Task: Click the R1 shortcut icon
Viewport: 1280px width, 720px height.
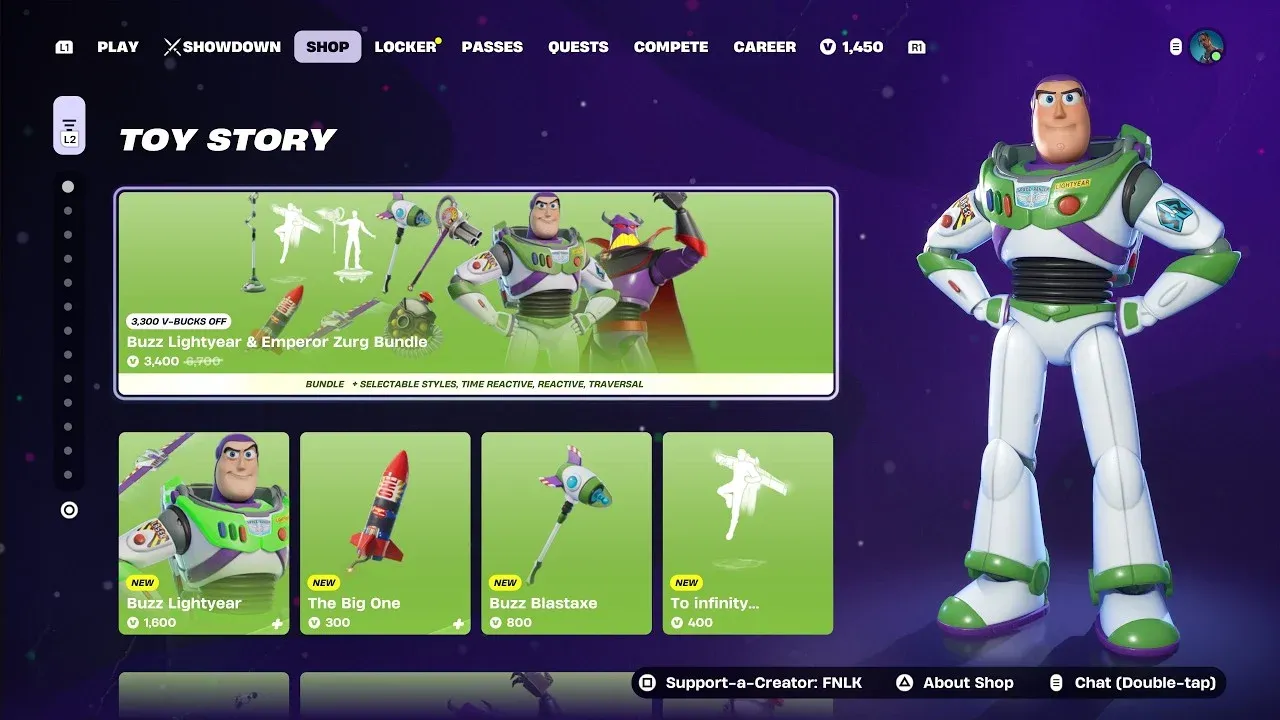Action: point(916,46)
